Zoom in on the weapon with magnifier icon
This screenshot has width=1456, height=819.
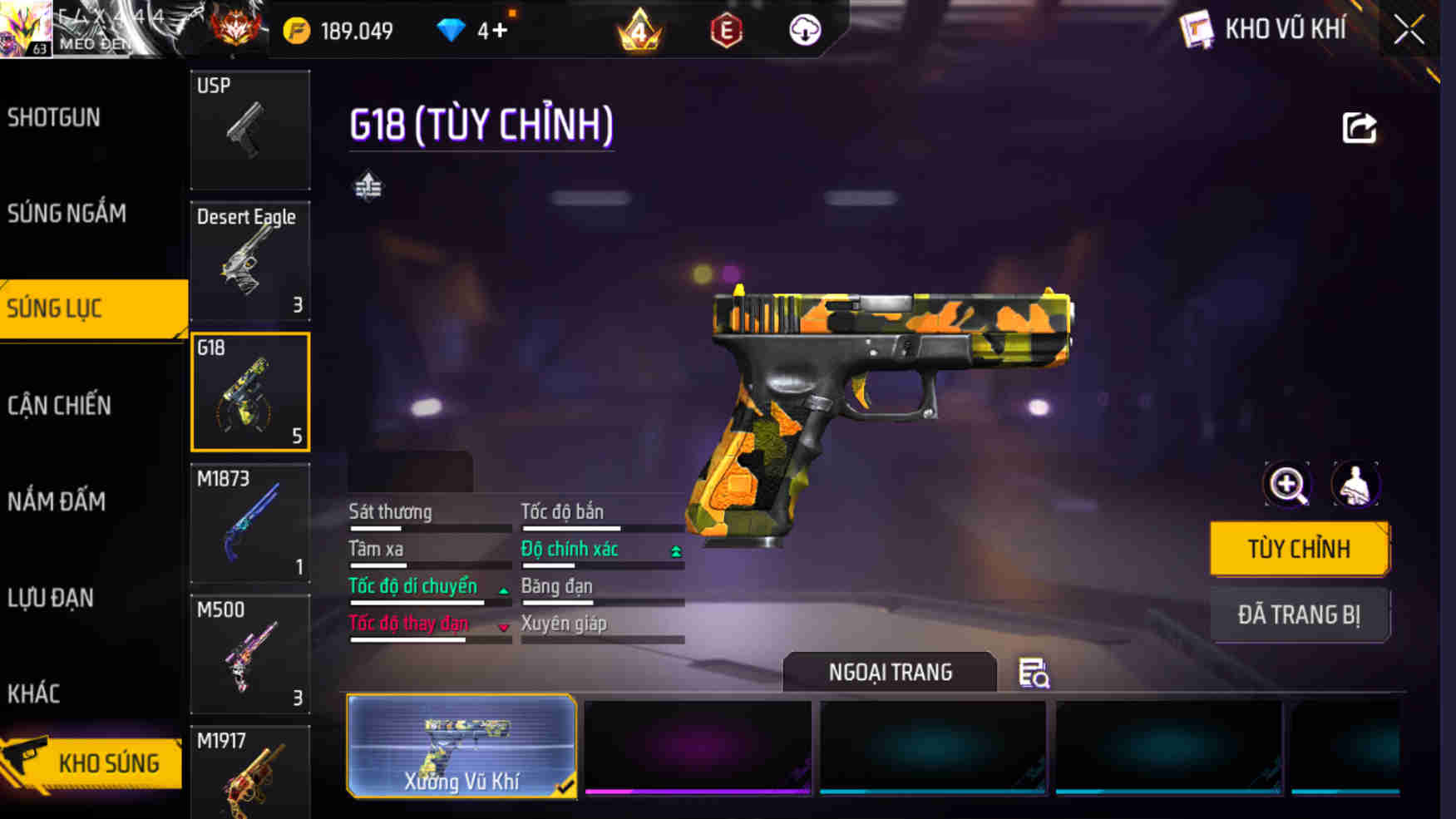[1287, 485]
